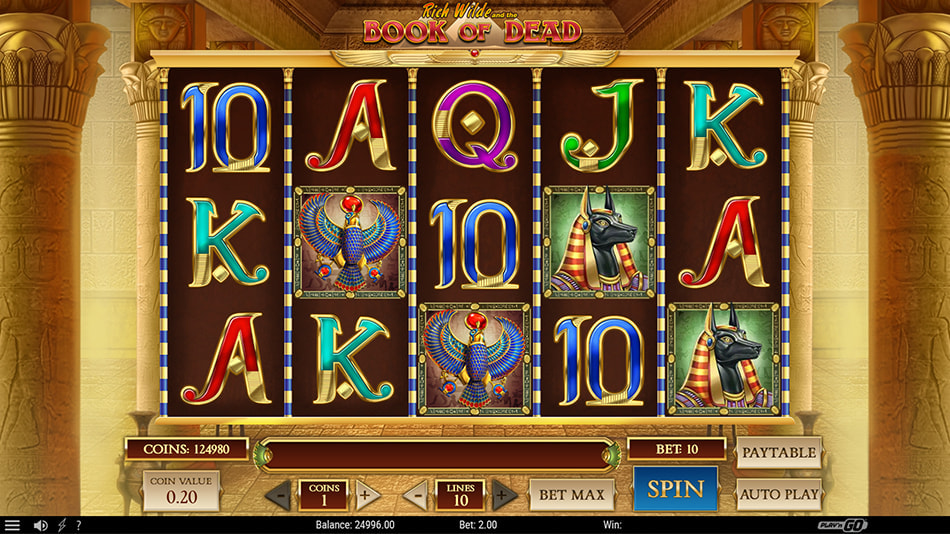Toggle the lightning bolt fast-play icon
The height and width of the screenshot is (534, 950).
[x=62, y=525]
